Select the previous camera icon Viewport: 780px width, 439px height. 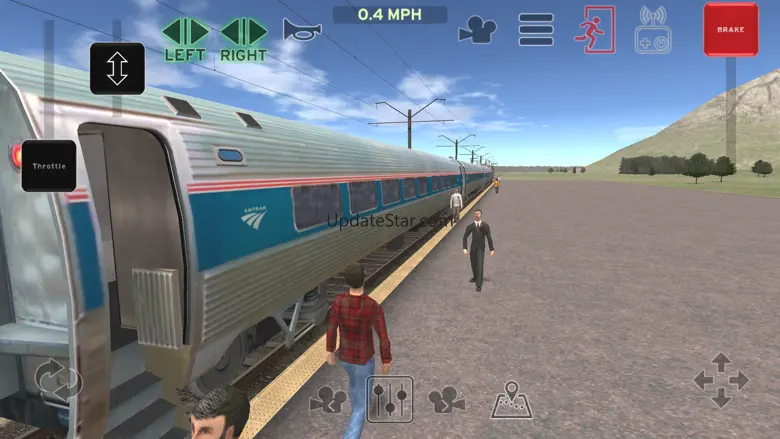328,400
